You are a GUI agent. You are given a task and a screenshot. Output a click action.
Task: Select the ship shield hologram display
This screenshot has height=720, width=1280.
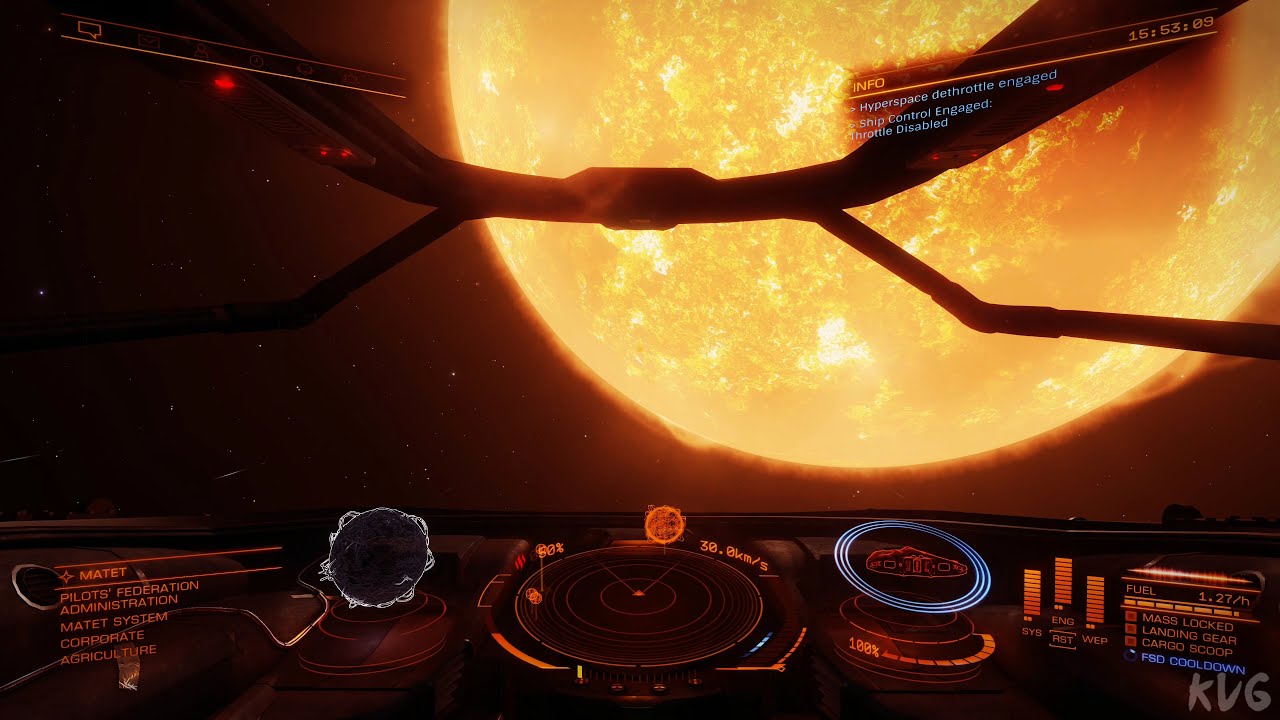pos(912,566)
